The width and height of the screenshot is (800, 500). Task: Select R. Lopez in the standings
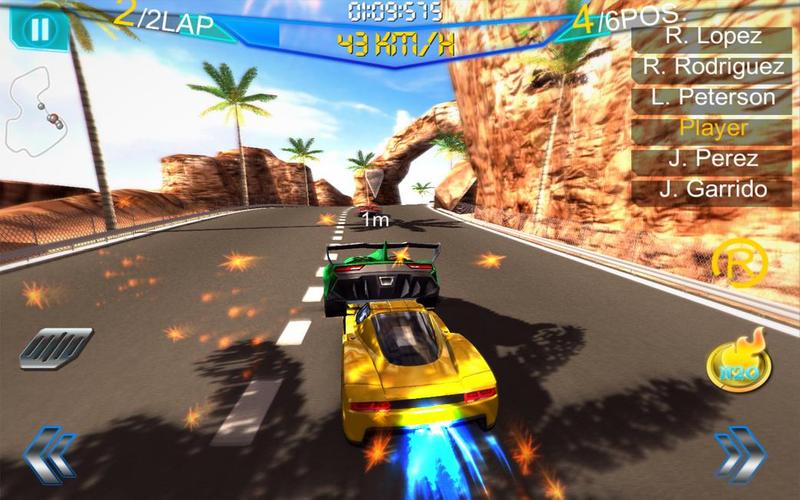click(x=713, y=37)
